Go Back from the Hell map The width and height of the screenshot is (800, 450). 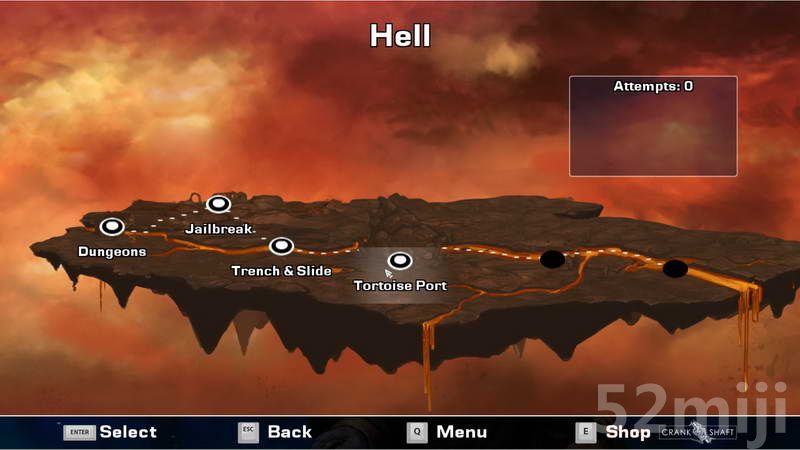tap(275, 432)
